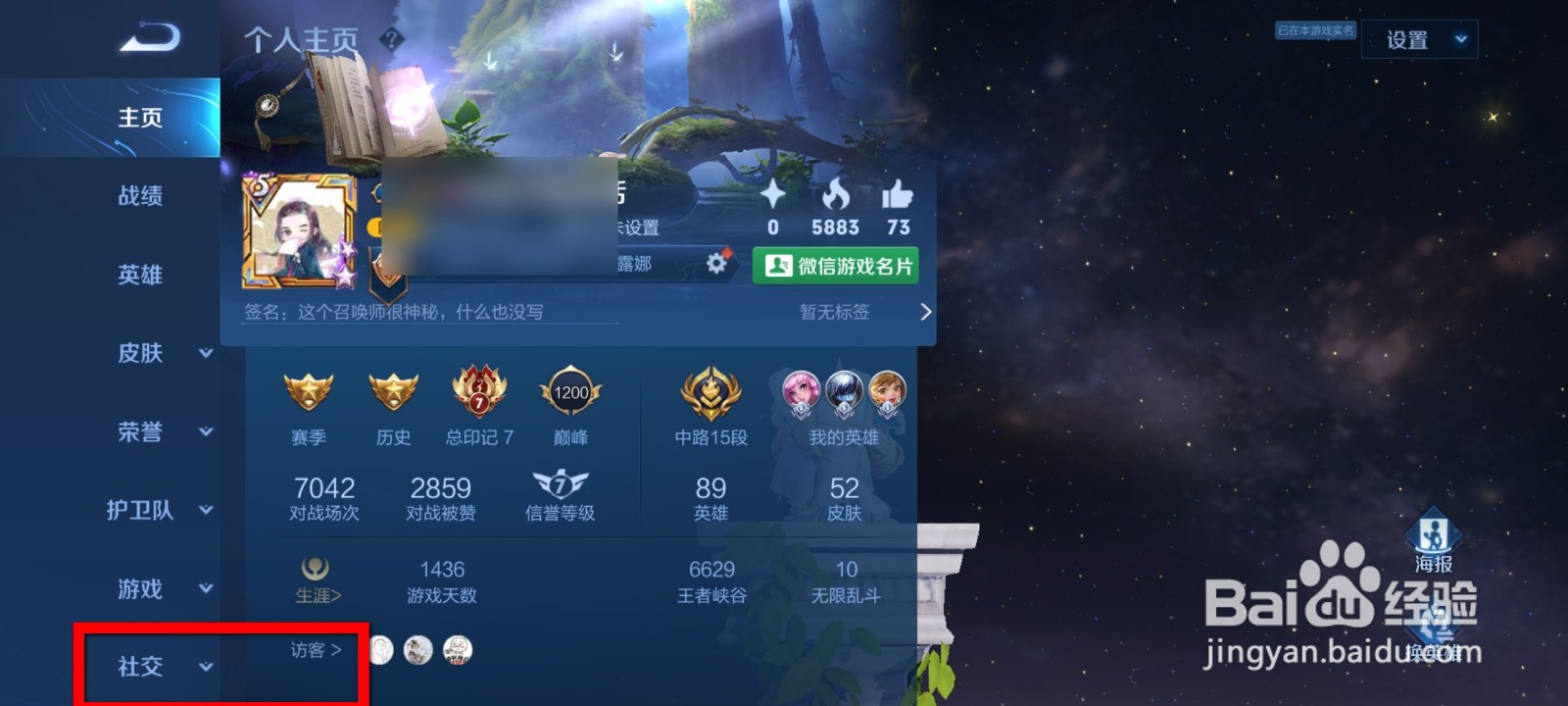Expand the 社交 sidebar section

137,665
